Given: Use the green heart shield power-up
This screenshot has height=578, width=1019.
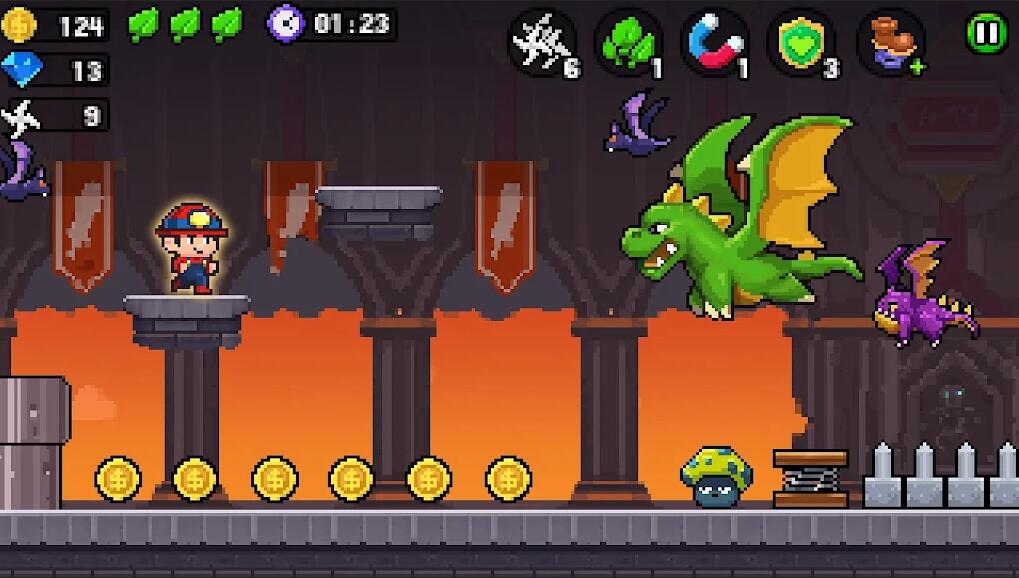Looking at the screenshot, I should [802, 43].
